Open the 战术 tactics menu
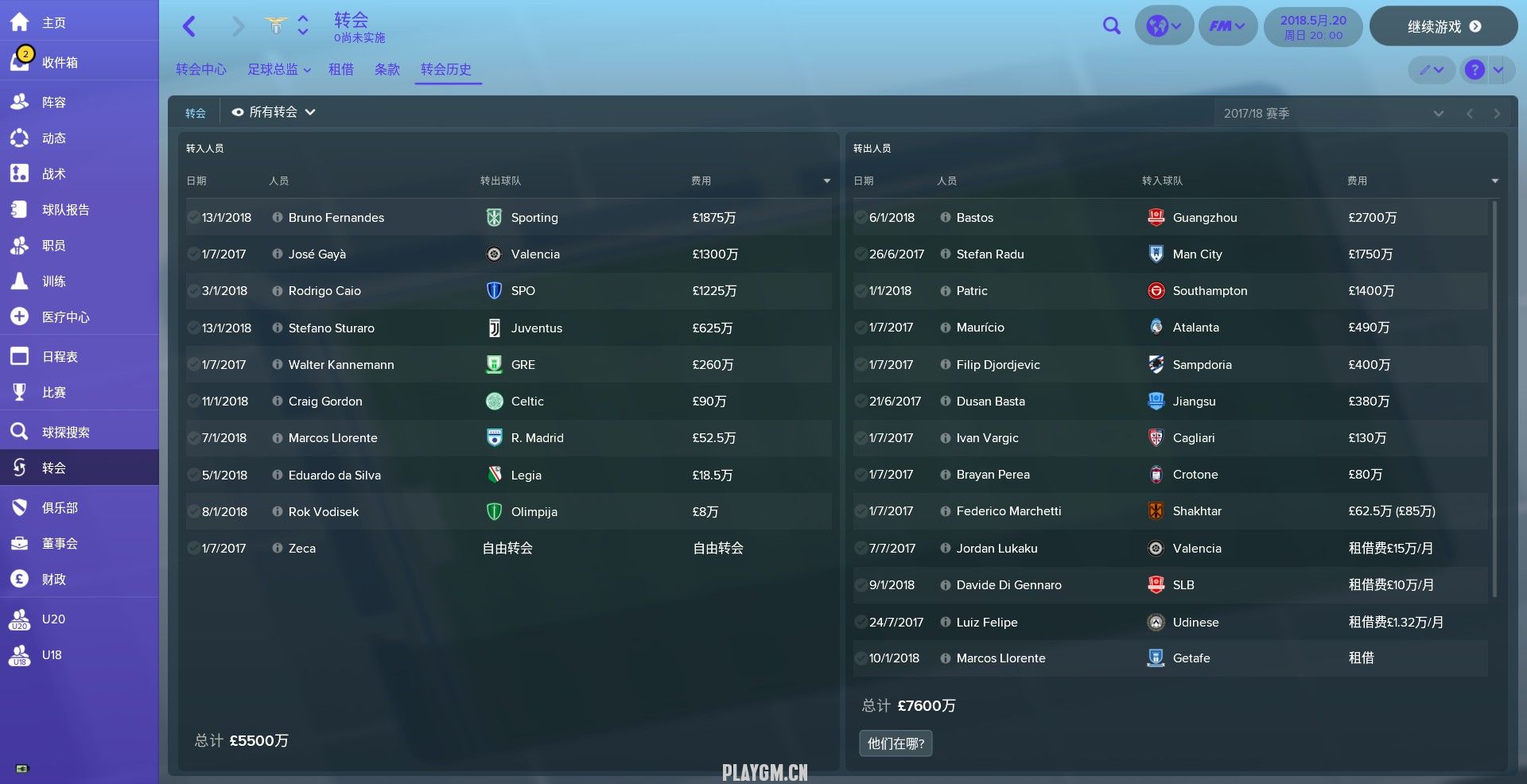 pyautogui.click(x=53, y=173)
